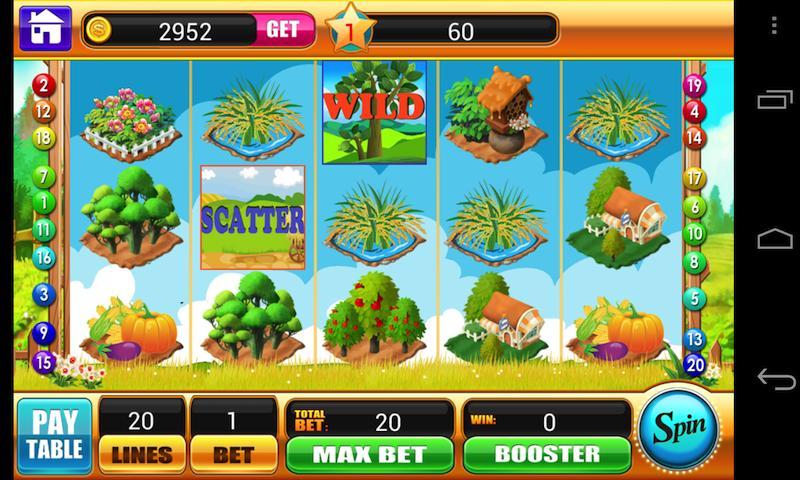Image resolution: width=800 pixels, height=480 pixels.
Task: Open the Pay Table
Action: 54,436
